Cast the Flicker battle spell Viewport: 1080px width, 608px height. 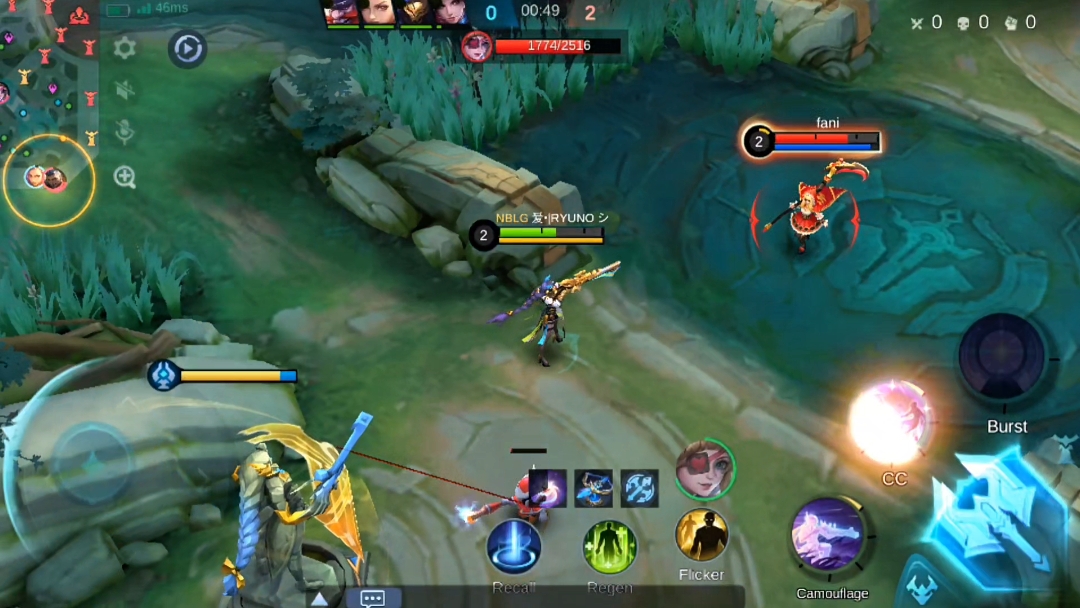click(701, 535)
